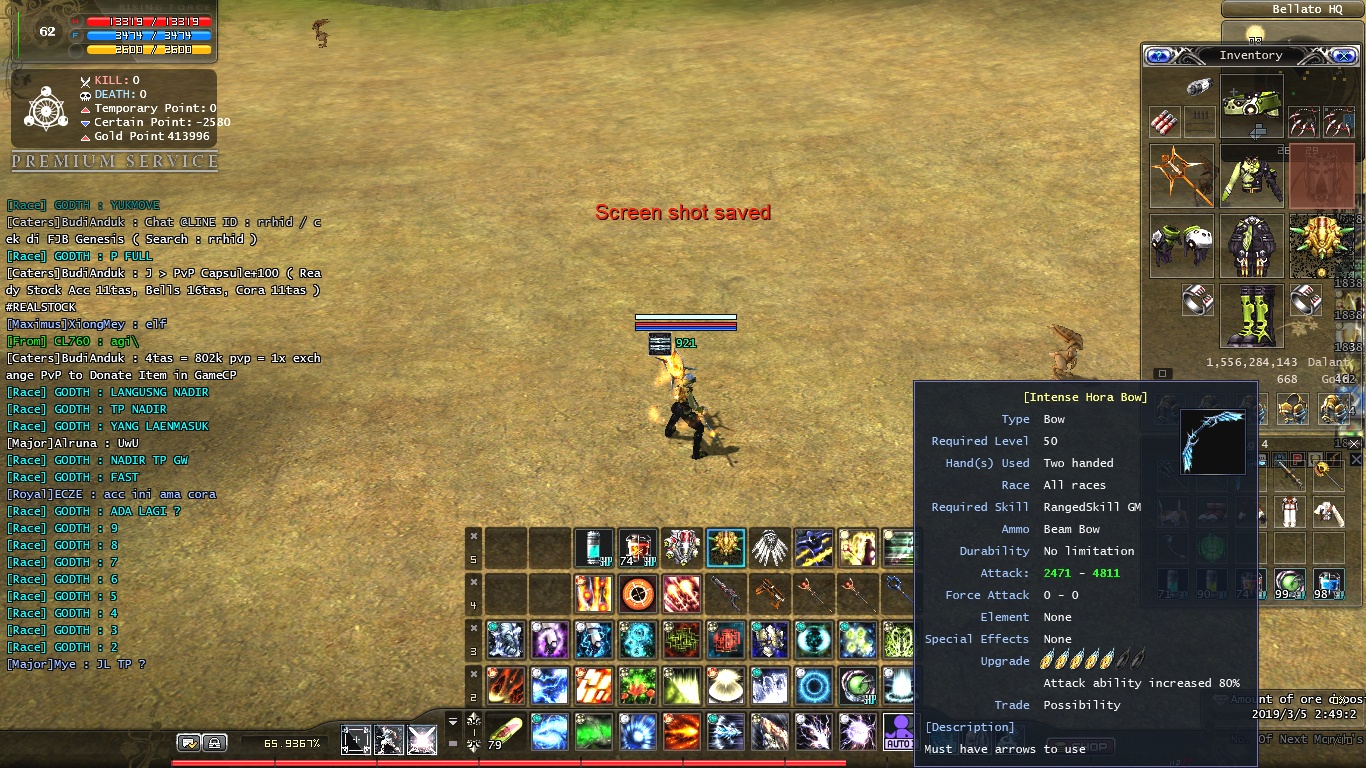Switch to inventory bag tab 4
1366x768 pixels.
[1265, 444]
